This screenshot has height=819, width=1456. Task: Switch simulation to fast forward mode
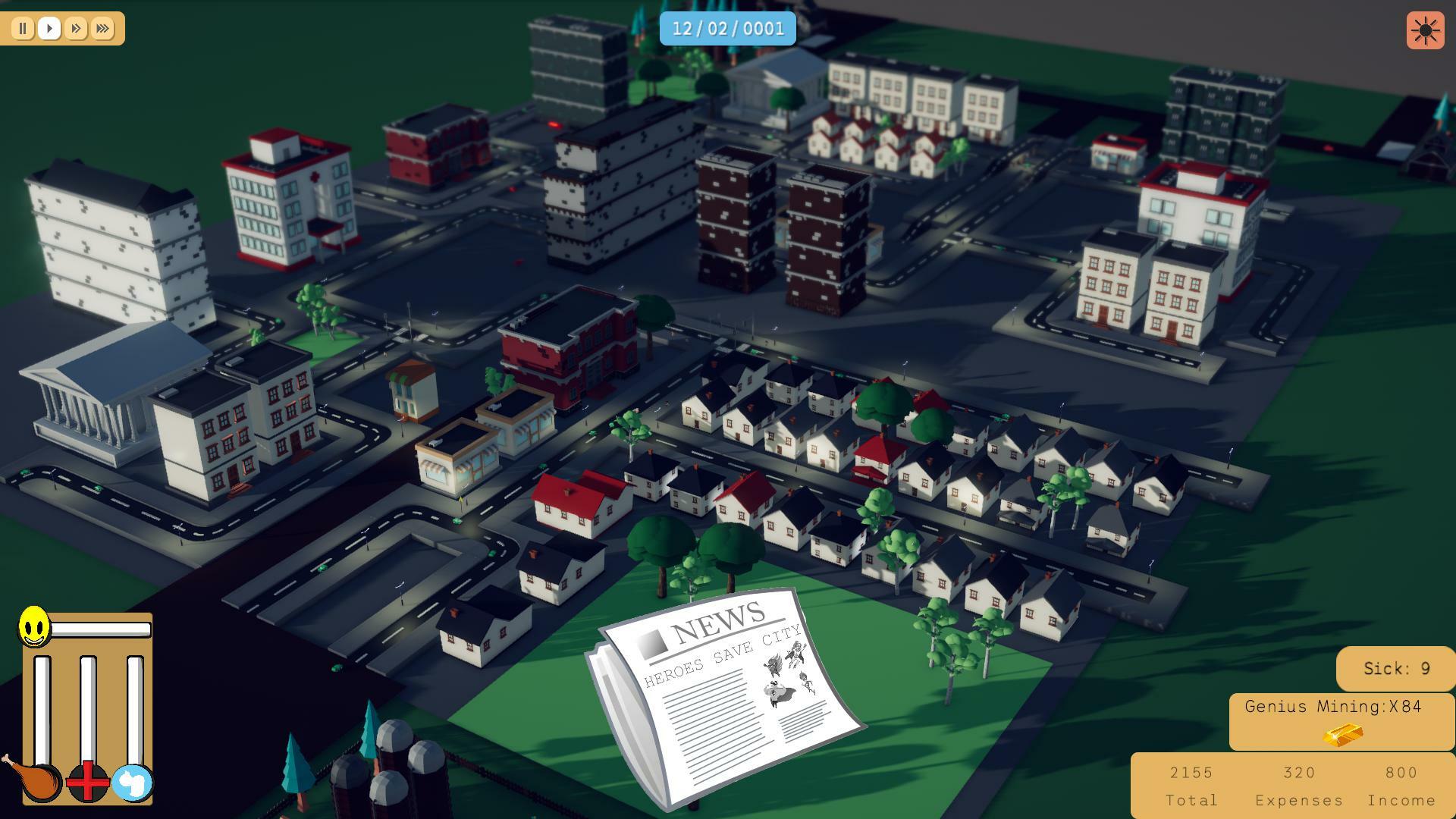point(75,29)
